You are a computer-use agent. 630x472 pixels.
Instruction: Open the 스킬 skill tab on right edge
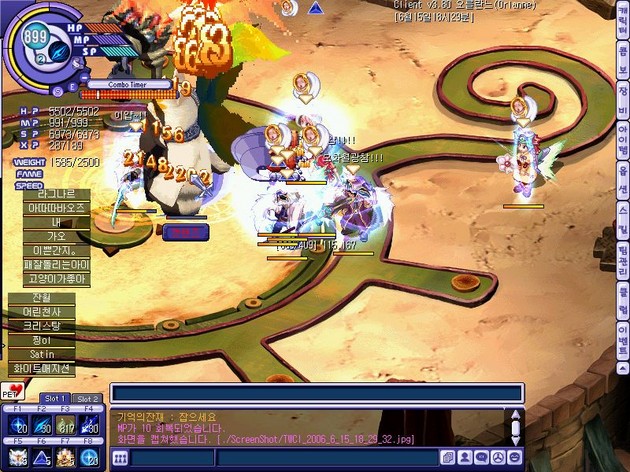[x=623, y=217]
